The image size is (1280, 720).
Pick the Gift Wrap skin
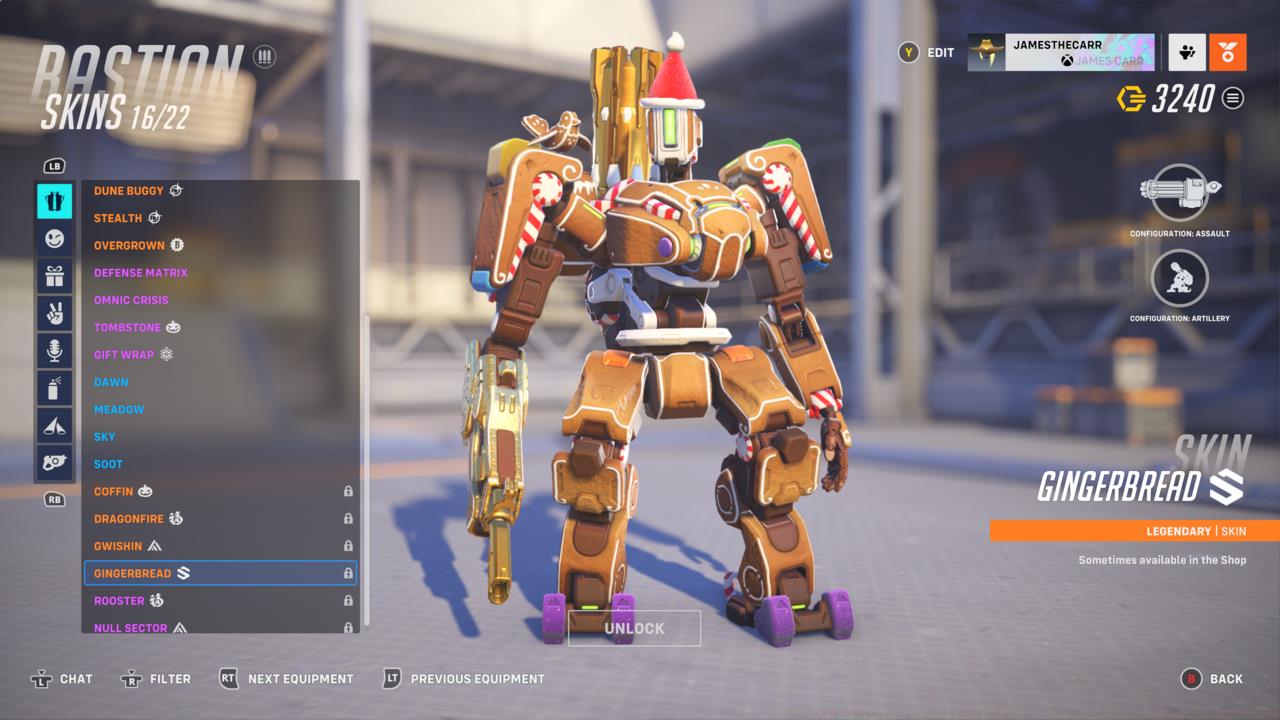[x=124, y=355]
